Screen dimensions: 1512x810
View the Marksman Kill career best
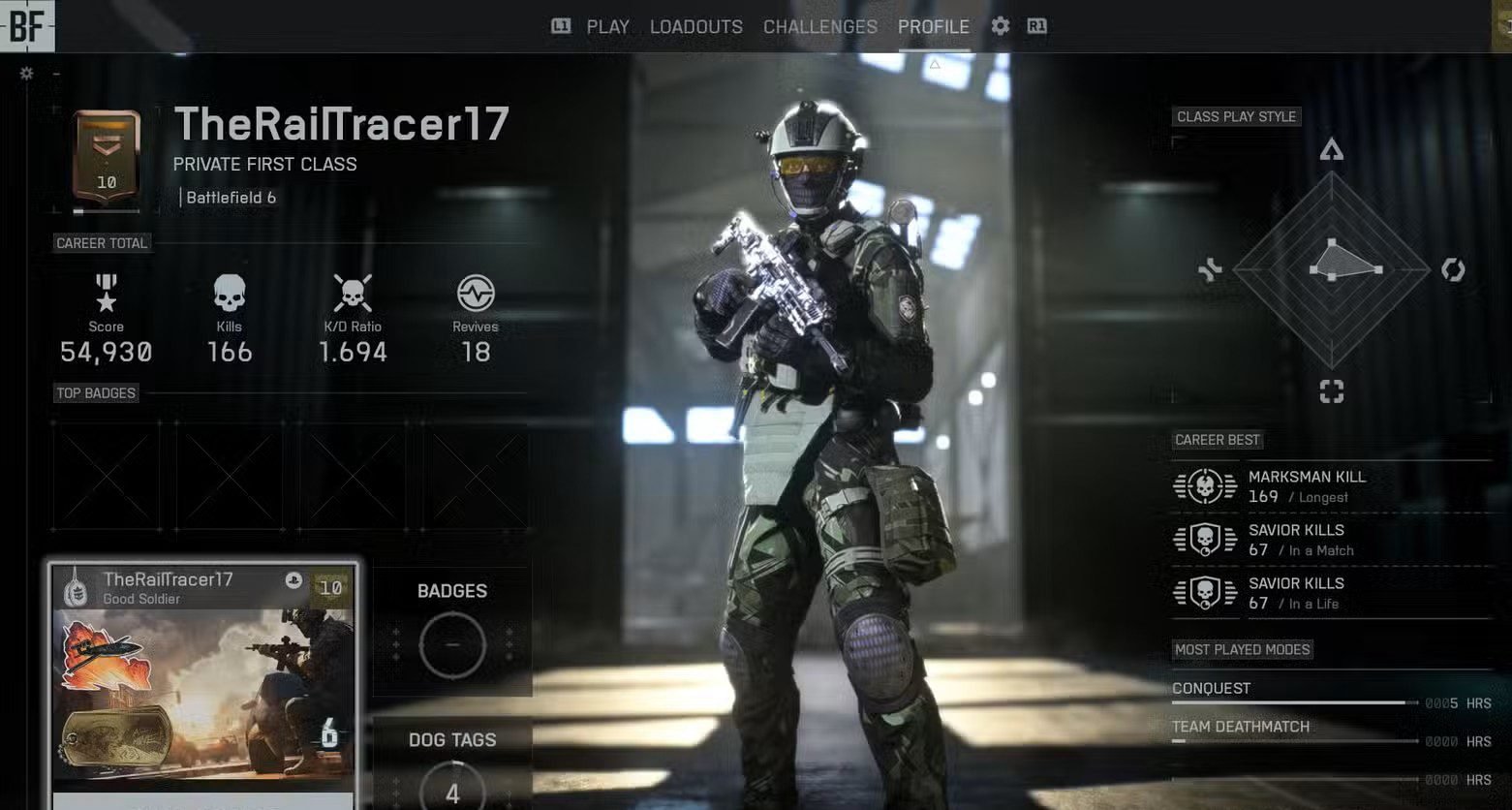1331,486
